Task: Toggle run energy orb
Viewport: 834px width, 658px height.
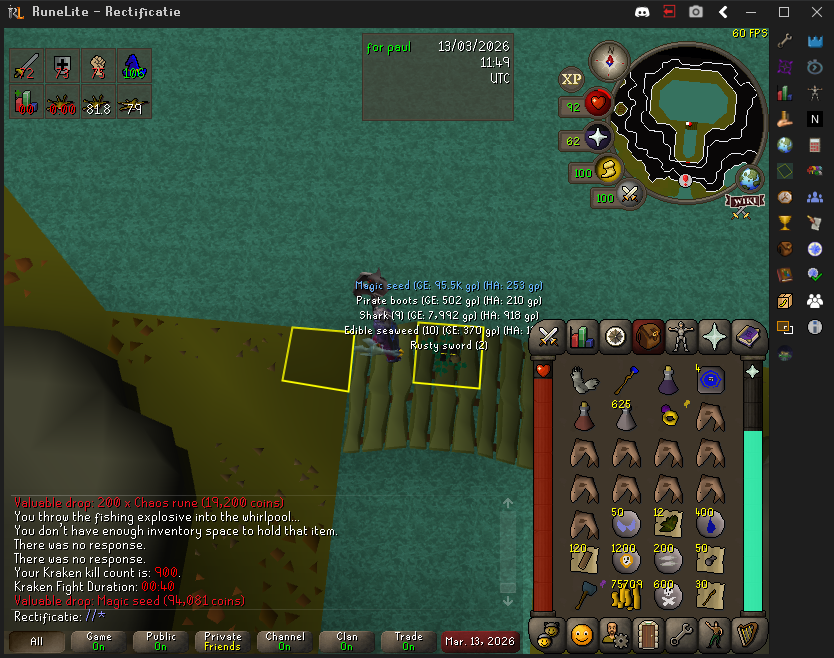Action: tap(608, 172)
